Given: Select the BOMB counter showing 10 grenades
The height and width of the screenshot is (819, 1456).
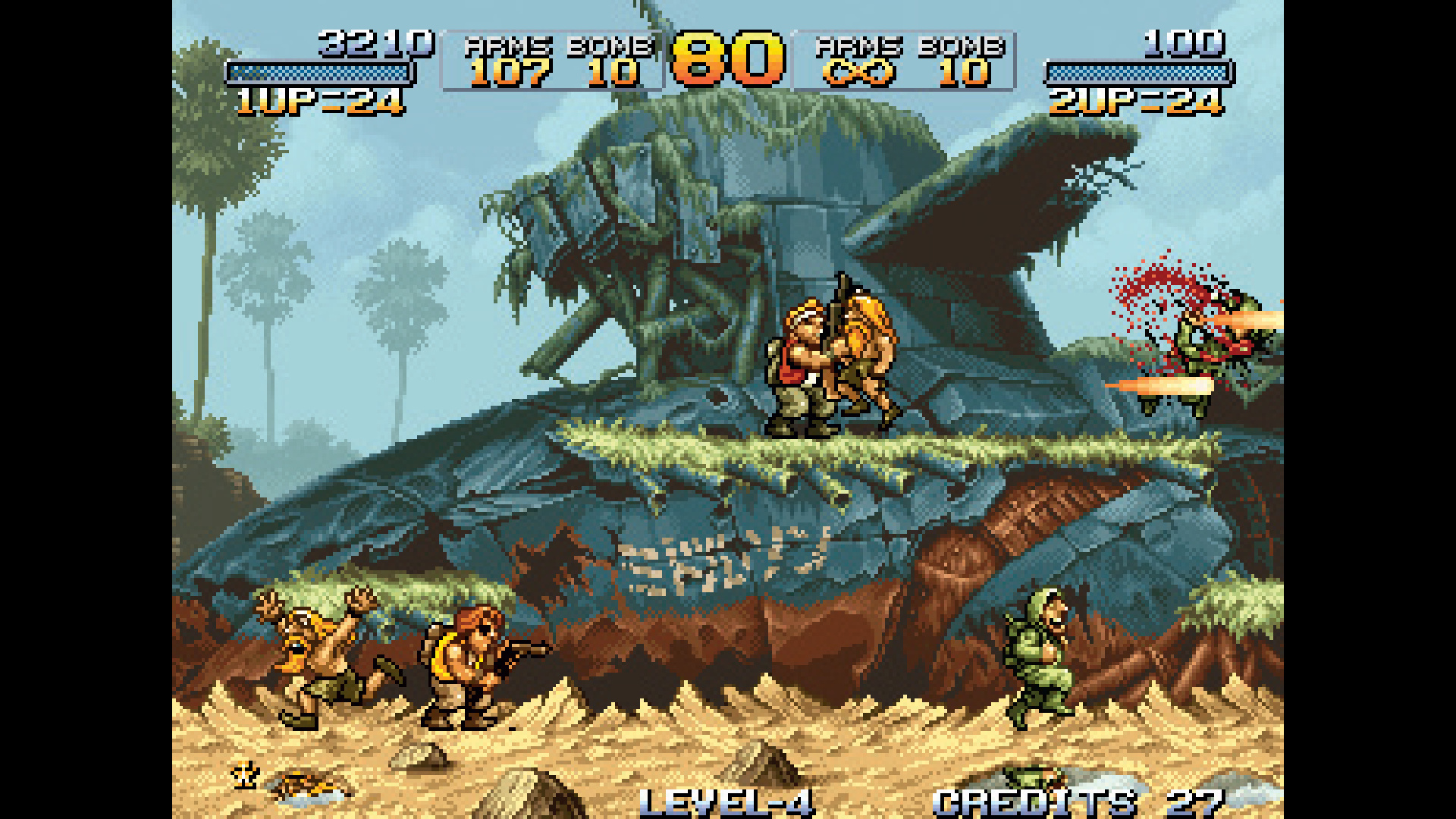Looking at the screenshot, I should click(614, 72).
